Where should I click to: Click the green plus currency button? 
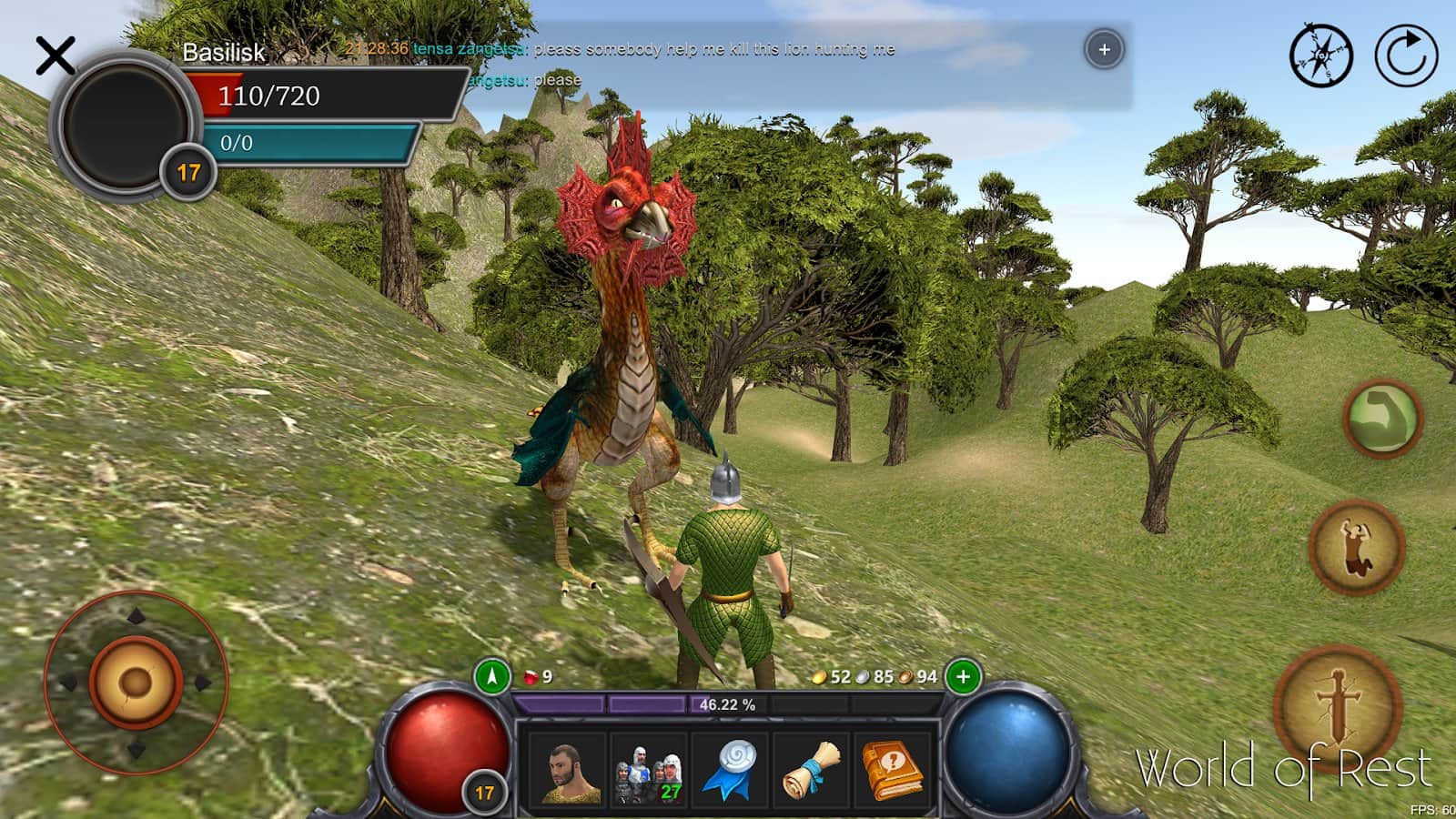click(x=963, y=676)
